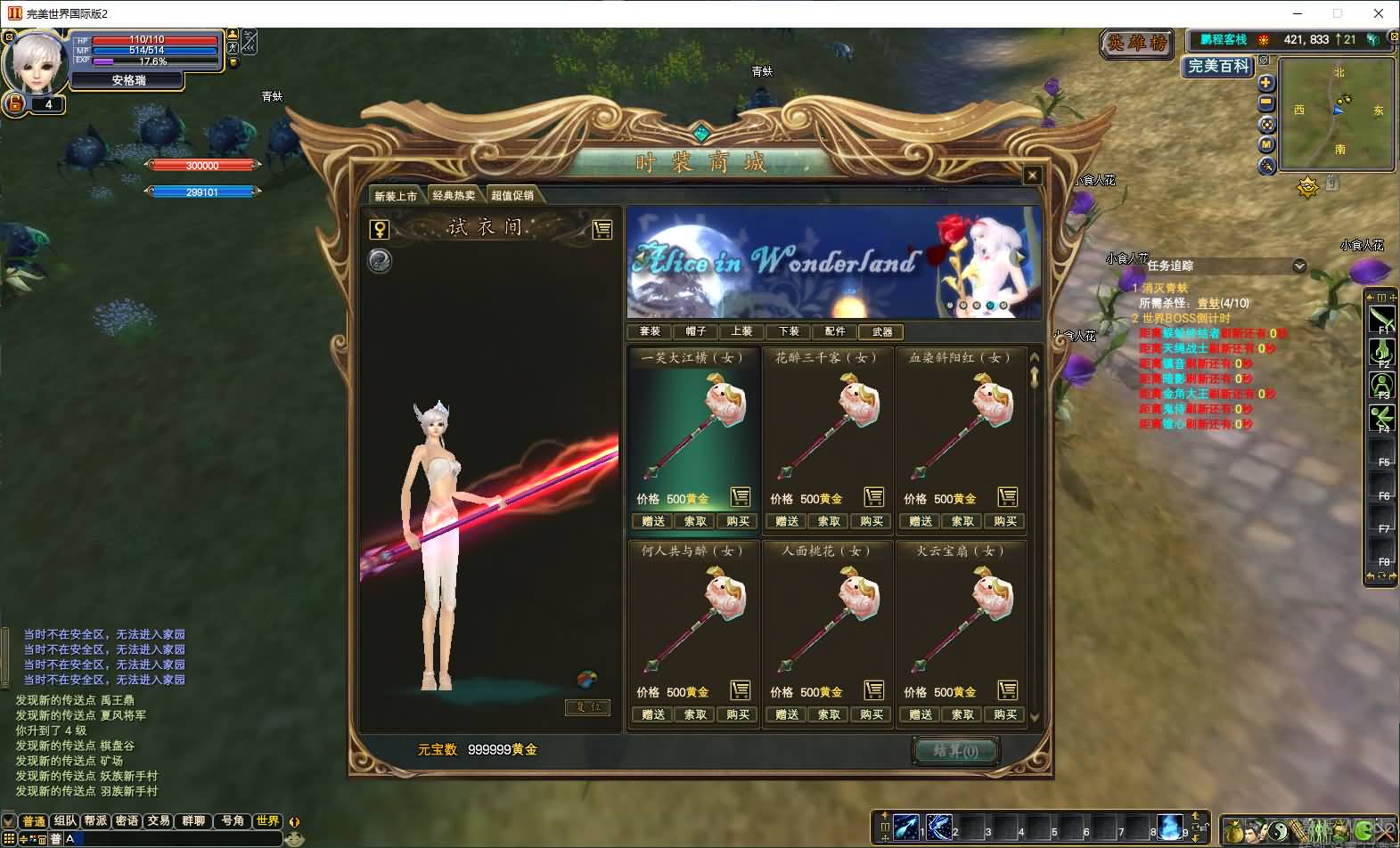Open the 完美百科 encyclopedia
This screenshot has height=848, width=1400.
1218,66
